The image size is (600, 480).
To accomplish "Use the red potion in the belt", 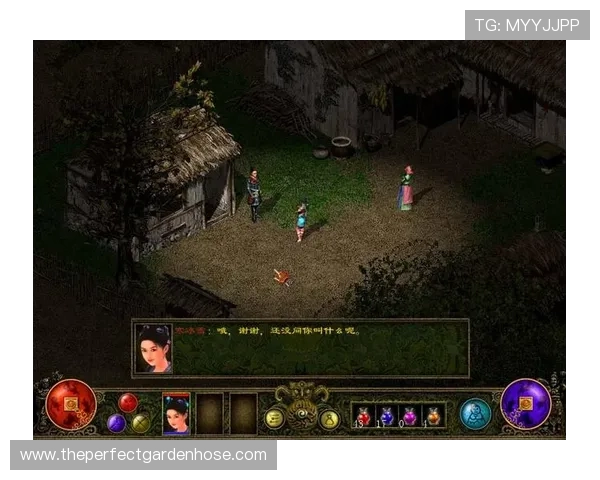I will click(x=363, y=415).
